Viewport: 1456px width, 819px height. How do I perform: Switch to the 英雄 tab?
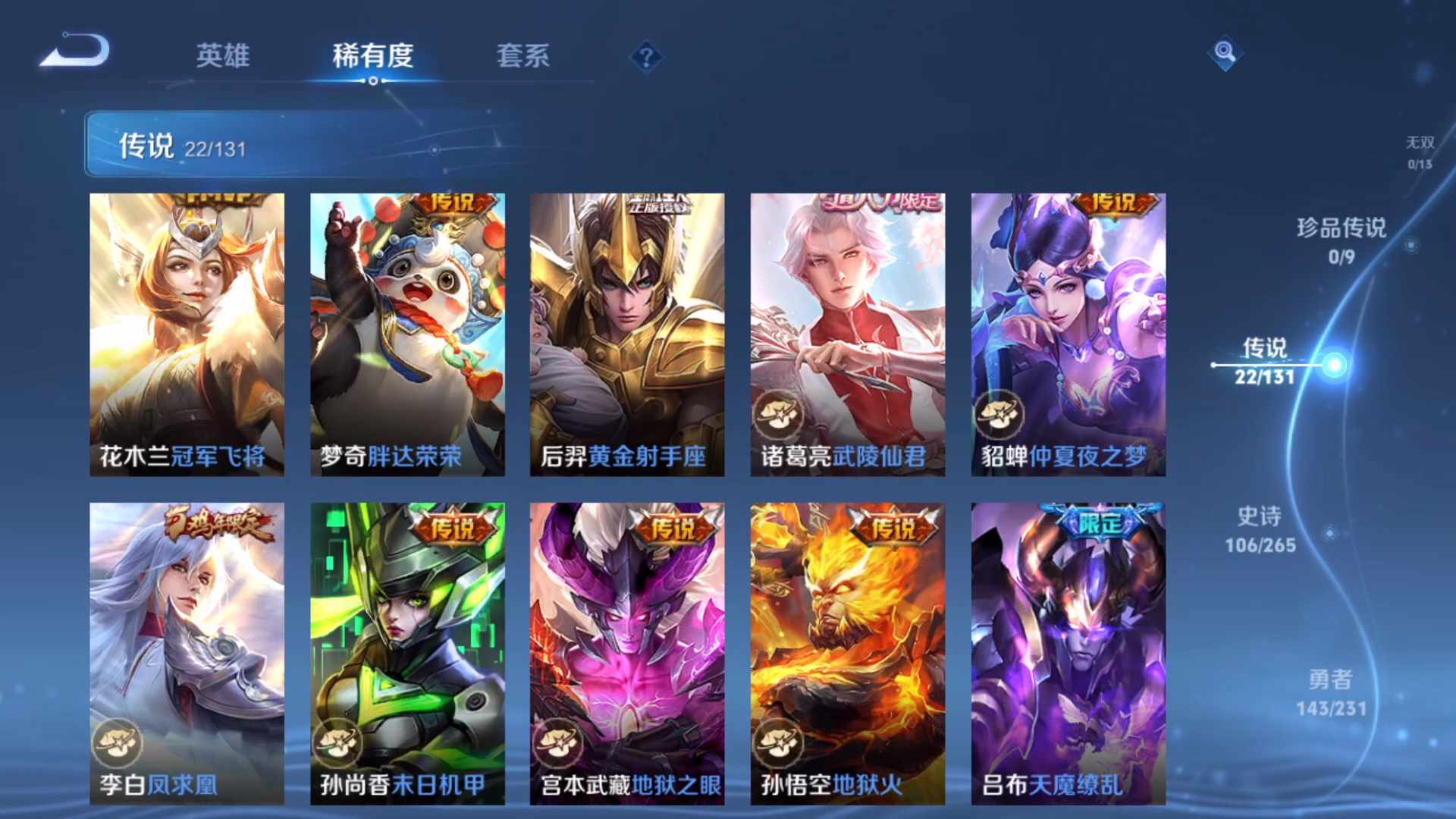(x=224, y=57)
